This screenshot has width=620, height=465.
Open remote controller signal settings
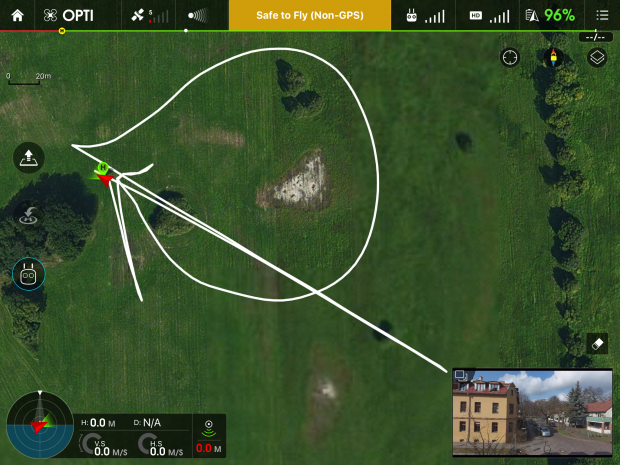[425, 16]
